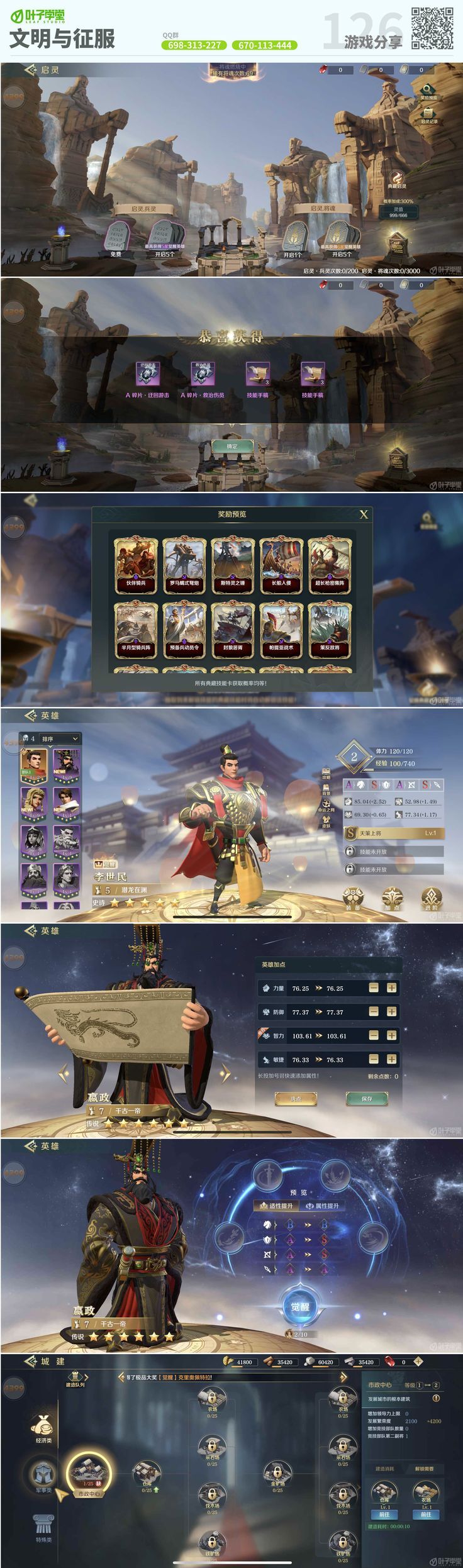The height and width of the screenshot is (1568, 463).
Task: Increase 力量 with its plus button
Action: point(391,987)
